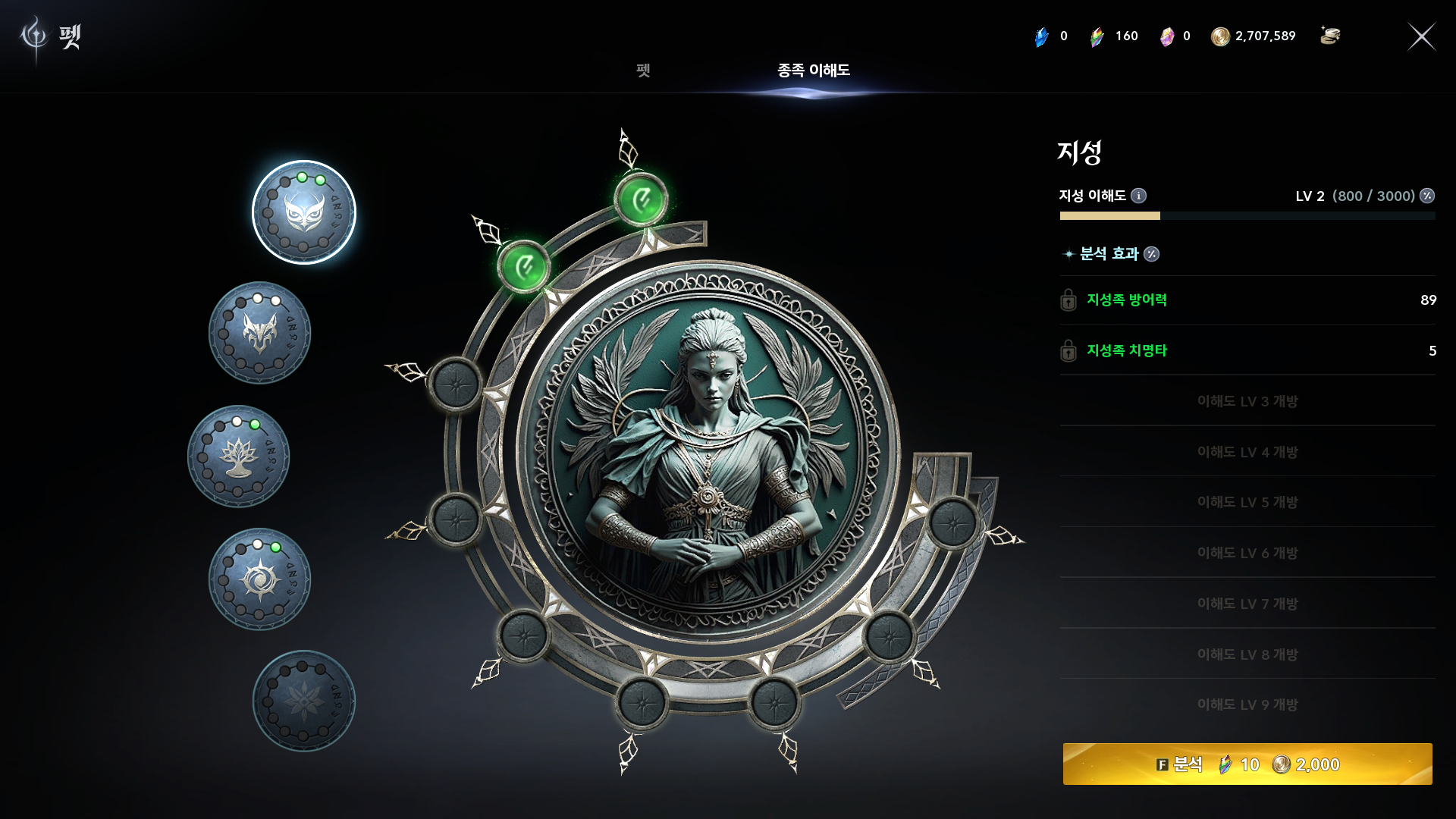Switch to the 펫 tab
This screenshot has width=1456, height=819.
(x=643, y=71)
